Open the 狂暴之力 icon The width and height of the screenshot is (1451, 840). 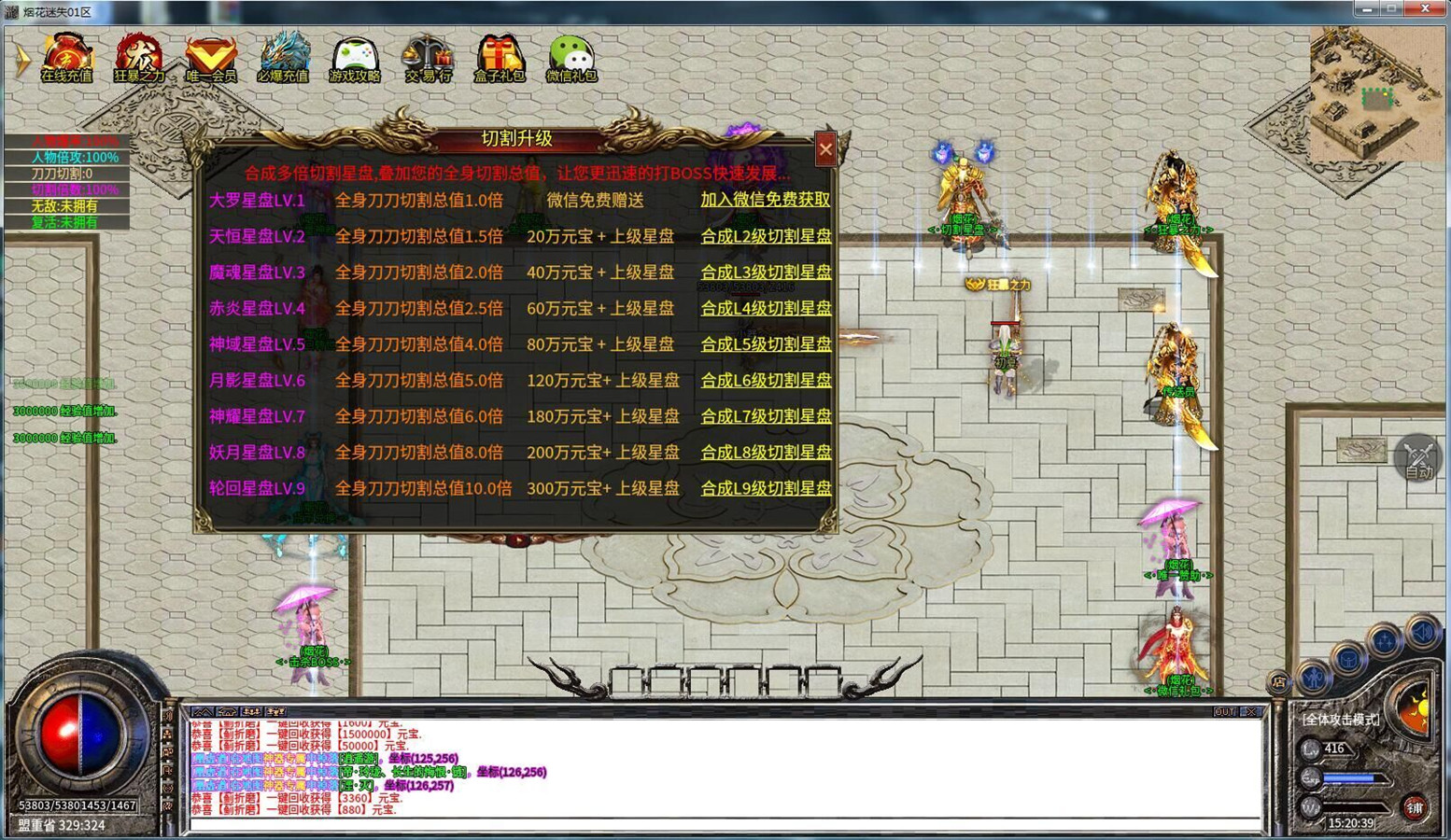point(139,58)
